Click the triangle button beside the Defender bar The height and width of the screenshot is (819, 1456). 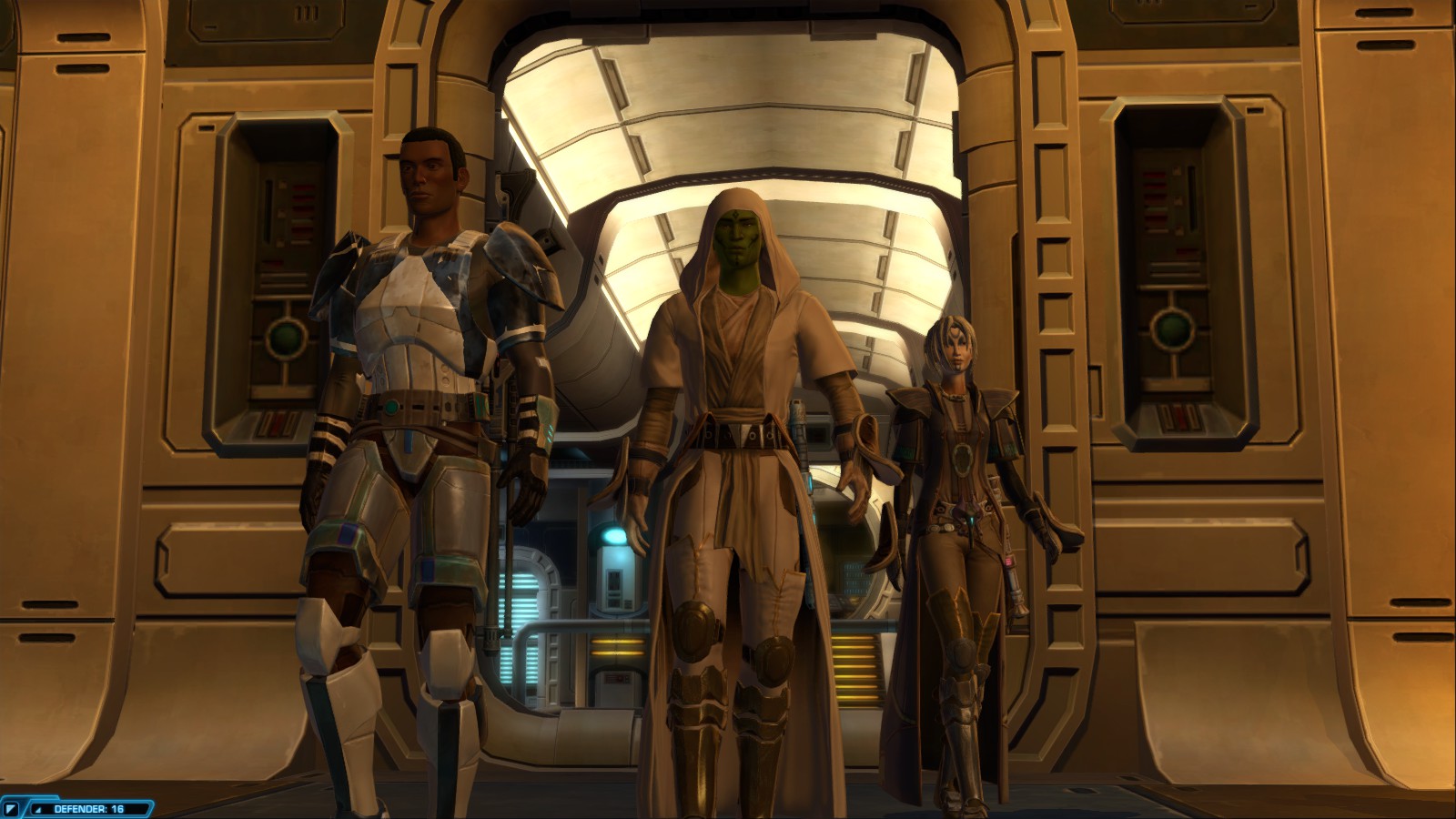[x=12, y=808]
